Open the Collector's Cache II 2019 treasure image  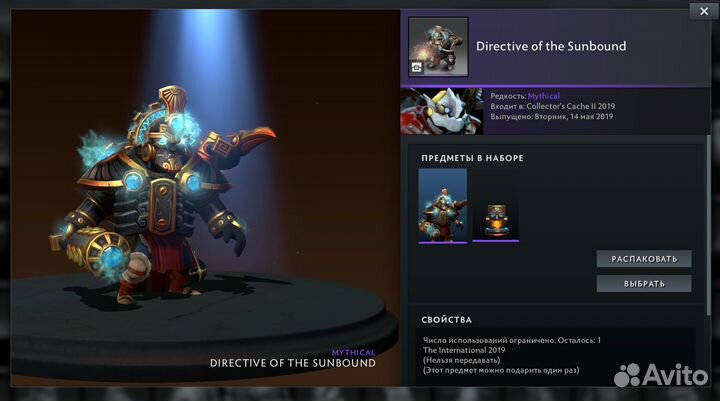coord(441,111)
